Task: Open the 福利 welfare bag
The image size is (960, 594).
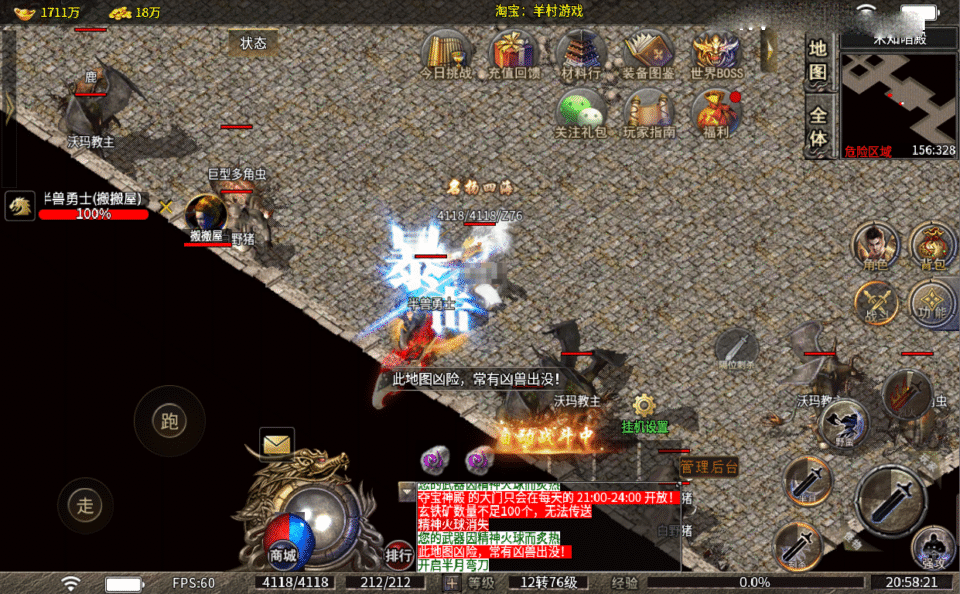Action: 716,112
